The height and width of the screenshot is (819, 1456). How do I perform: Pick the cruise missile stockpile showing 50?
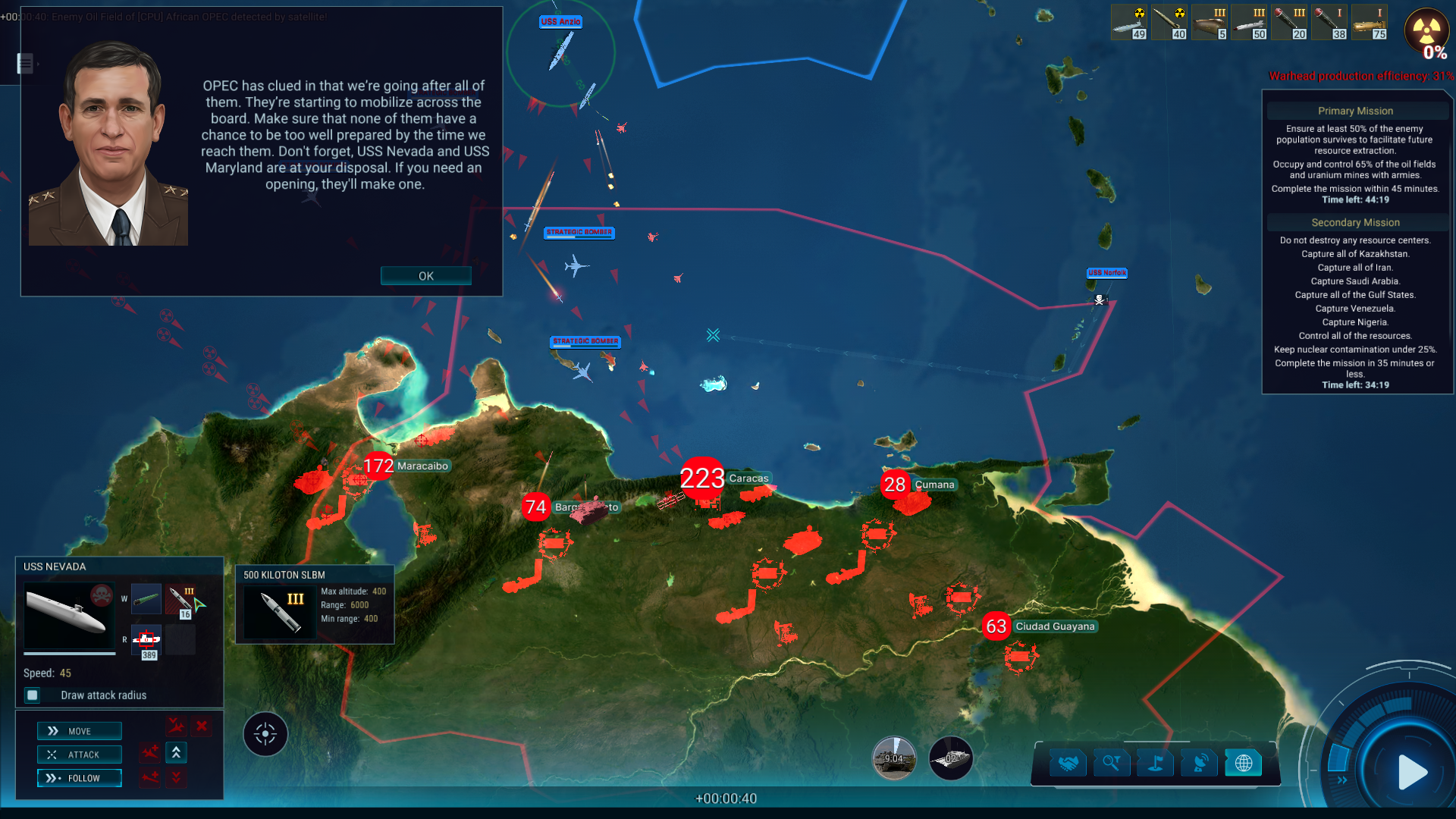tap(1249, 21)
